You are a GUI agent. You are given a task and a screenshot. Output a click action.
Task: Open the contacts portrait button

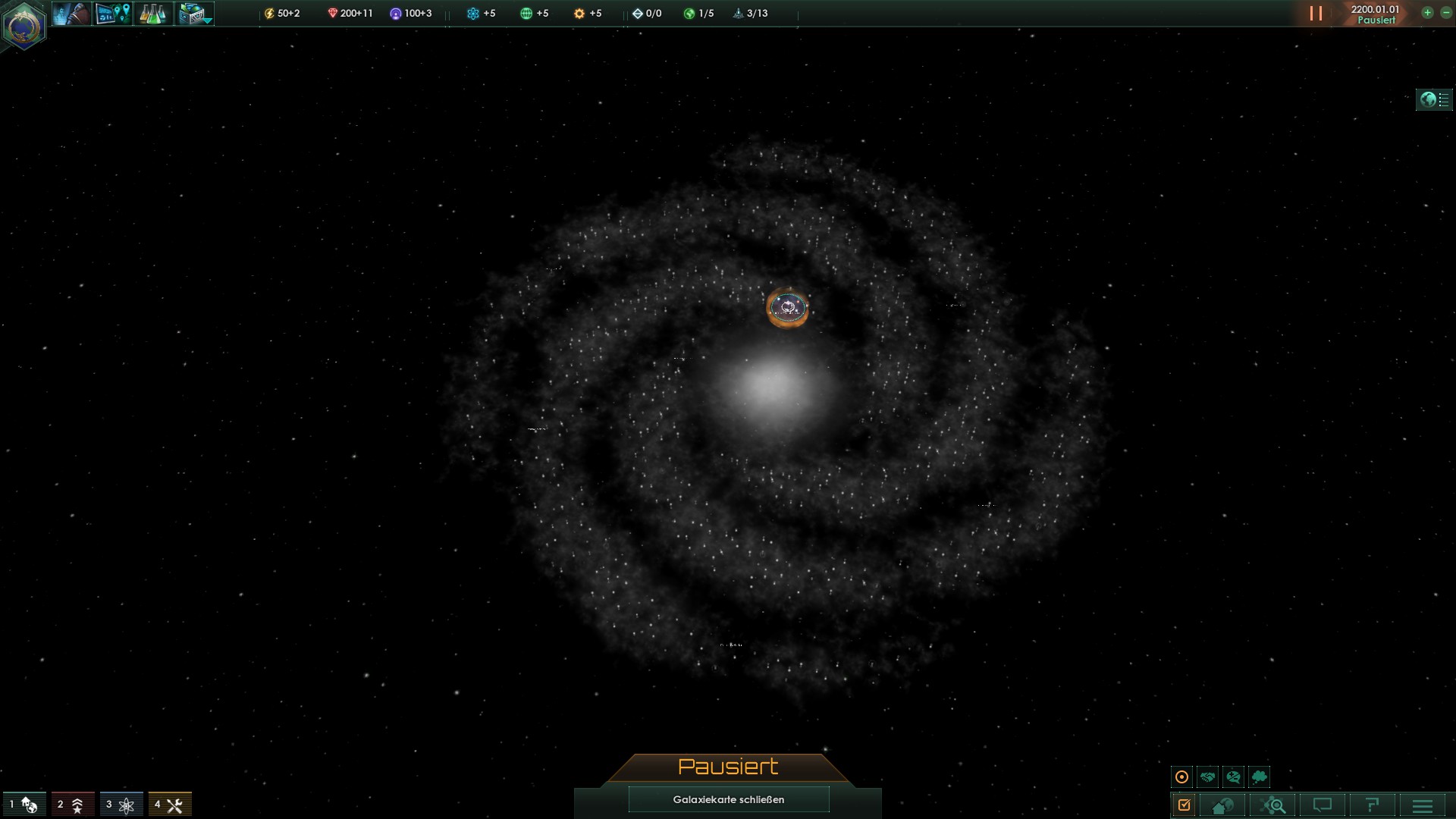71,14
